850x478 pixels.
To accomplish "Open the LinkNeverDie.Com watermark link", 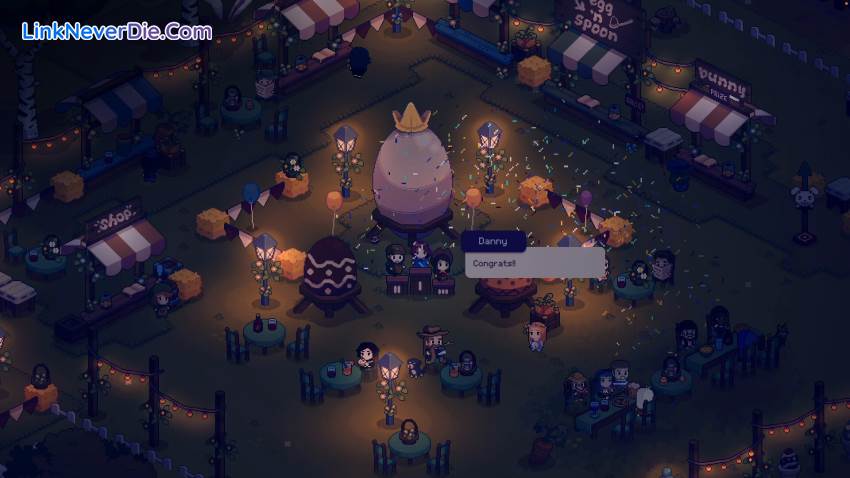I will tap(117, 31).
